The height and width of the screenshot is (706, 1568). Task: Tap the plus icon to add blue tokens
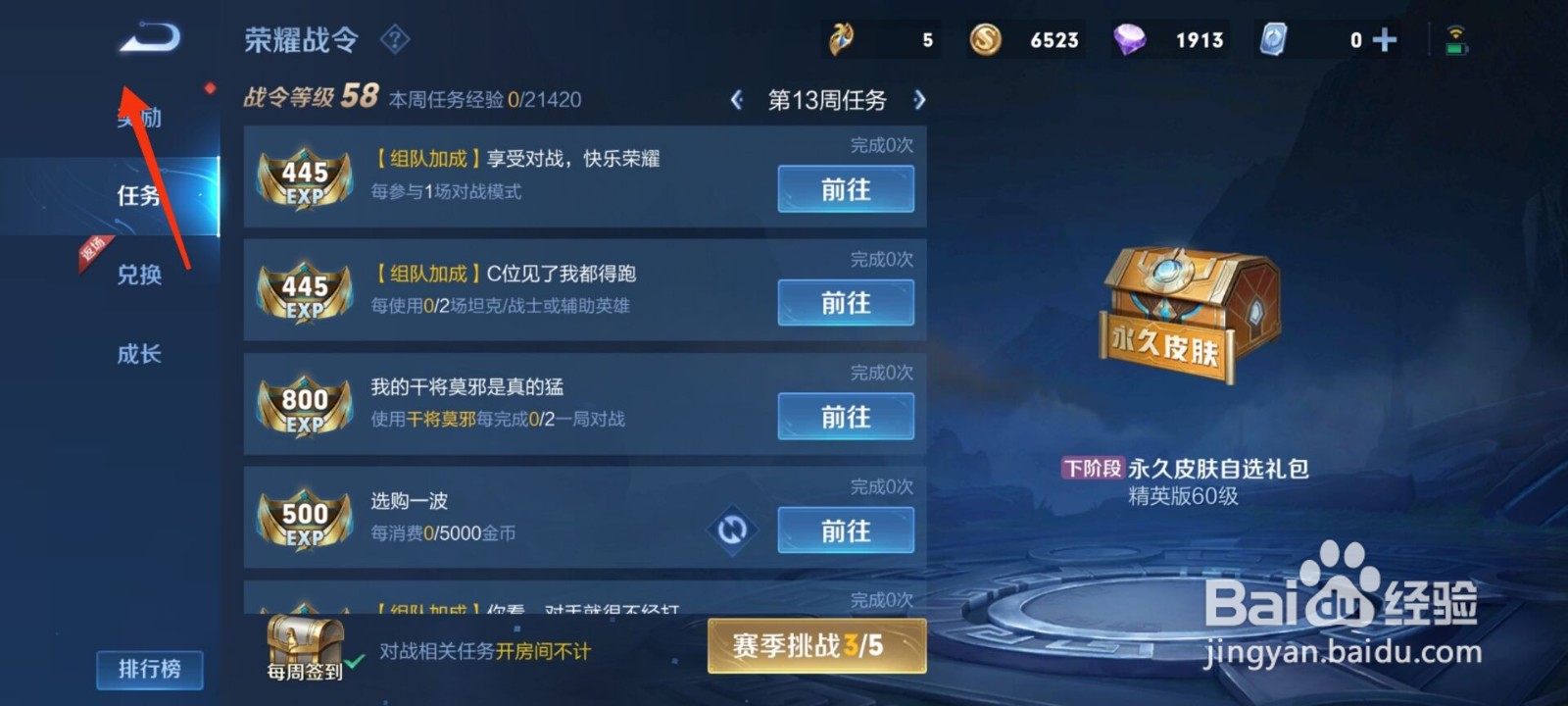[x=1384, y=40]
